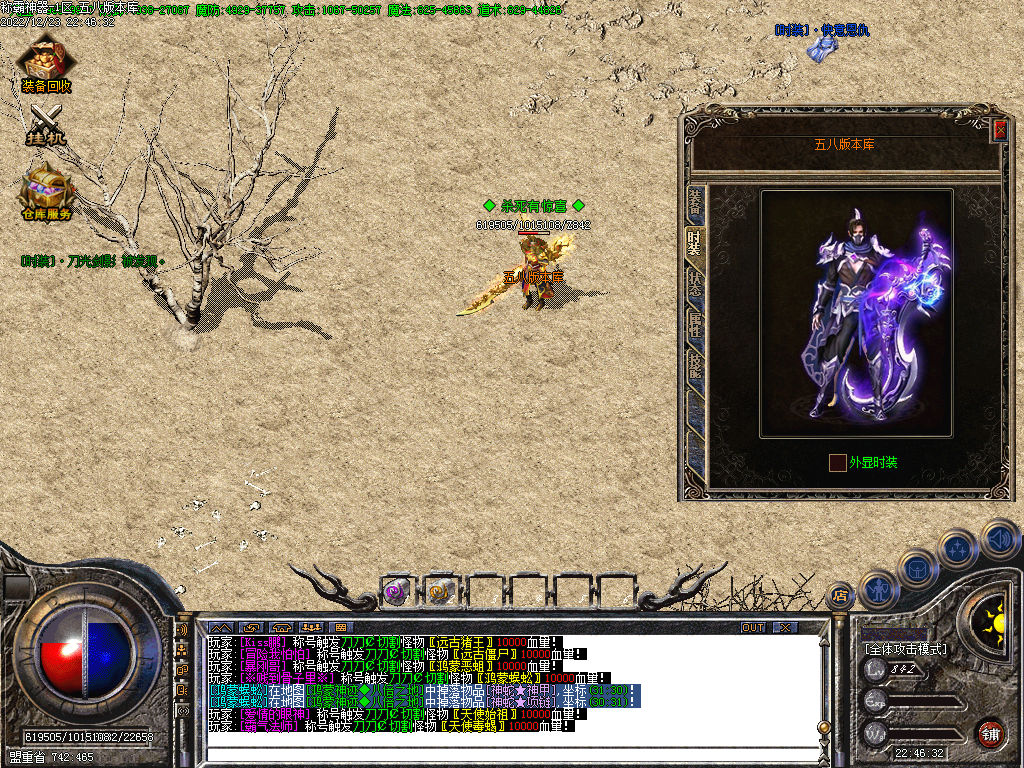Open the 状态 status tab
Viewport: 1024px width, 768px height.
tap(694, 285)
